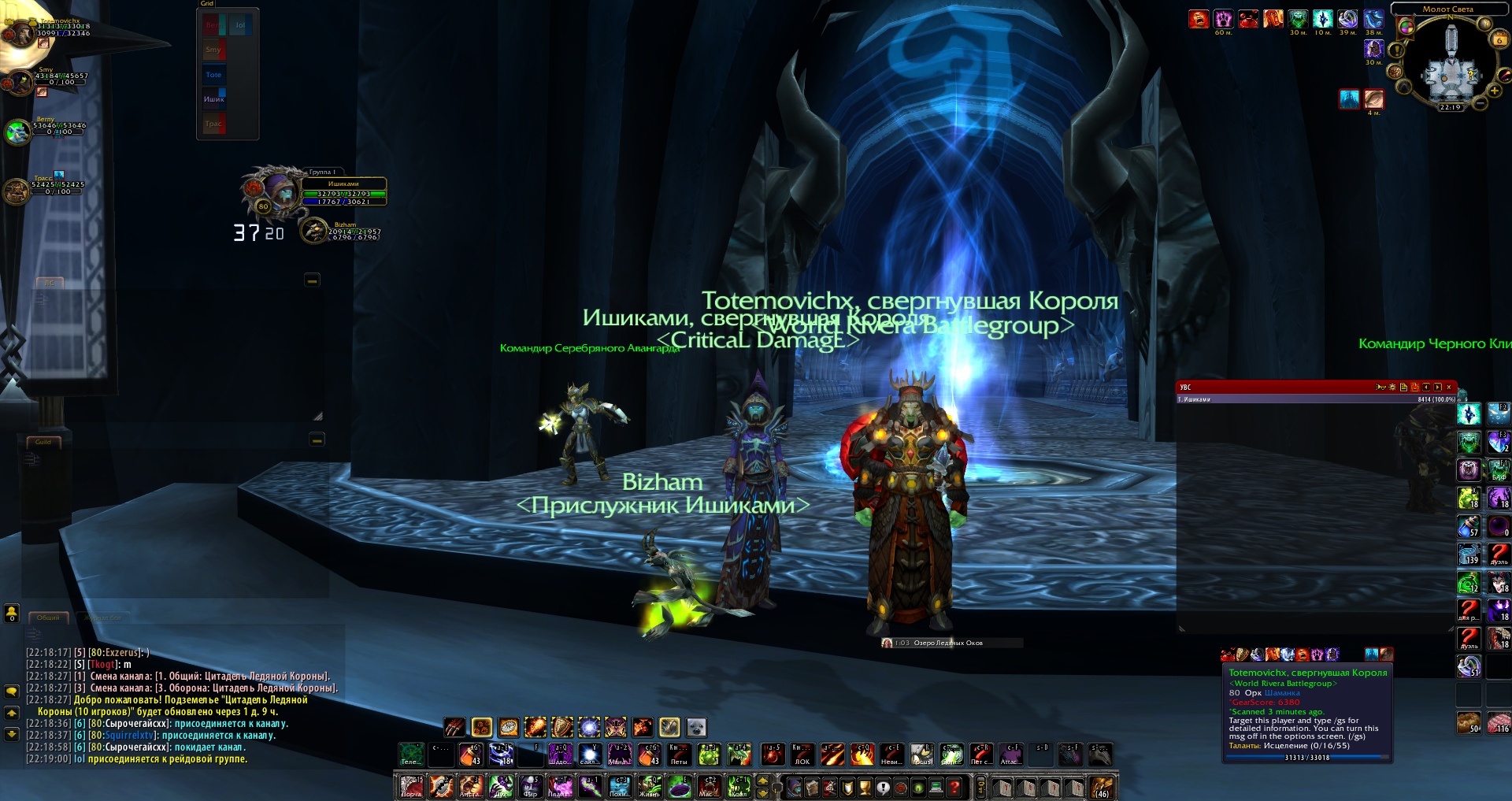Image resolution: width=1512 pixels, height=801 pixels.
Task: Open the red question mark help button
Action: coord(954,786)
